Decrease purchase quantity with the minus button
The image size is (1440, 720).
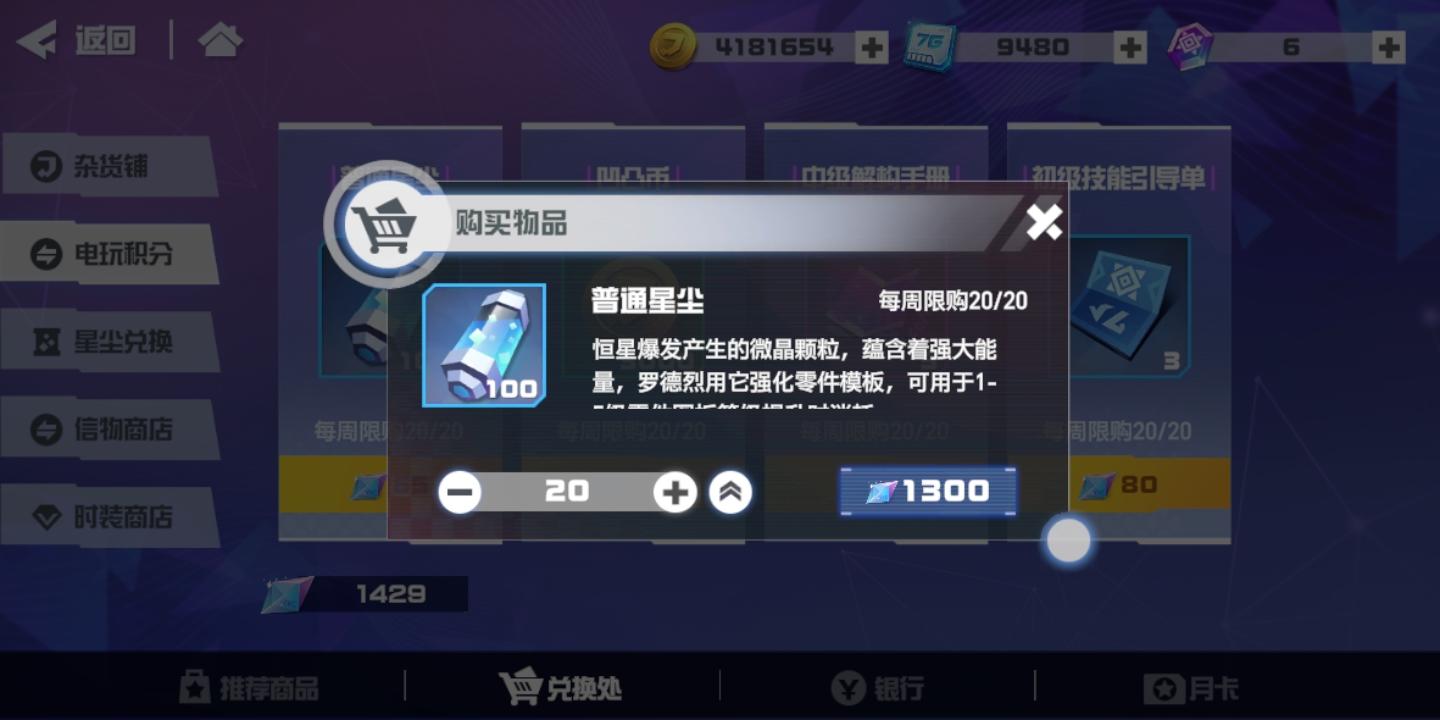(x=459, y=492)
